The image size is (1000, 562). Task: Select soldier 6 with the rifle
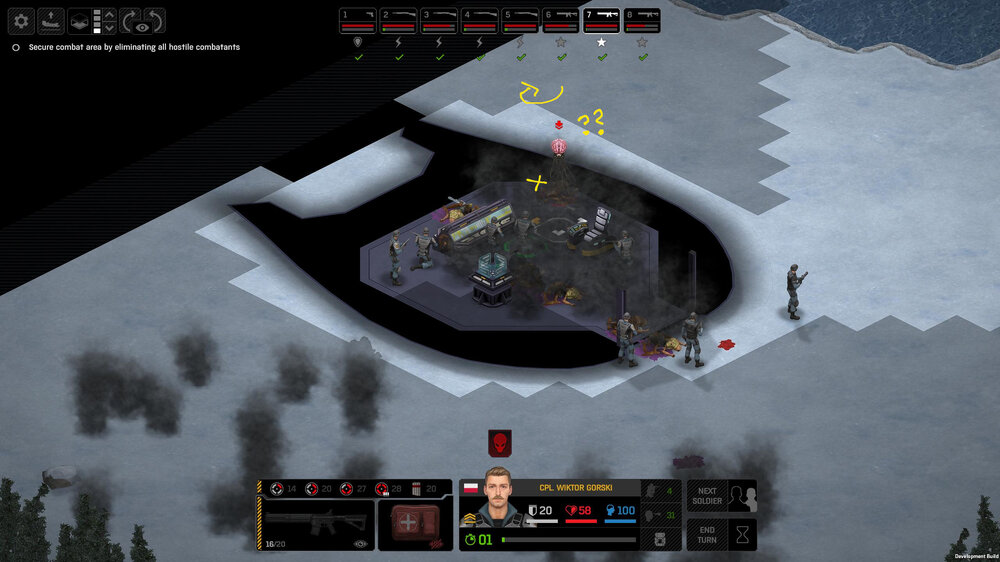pos(561,21)
